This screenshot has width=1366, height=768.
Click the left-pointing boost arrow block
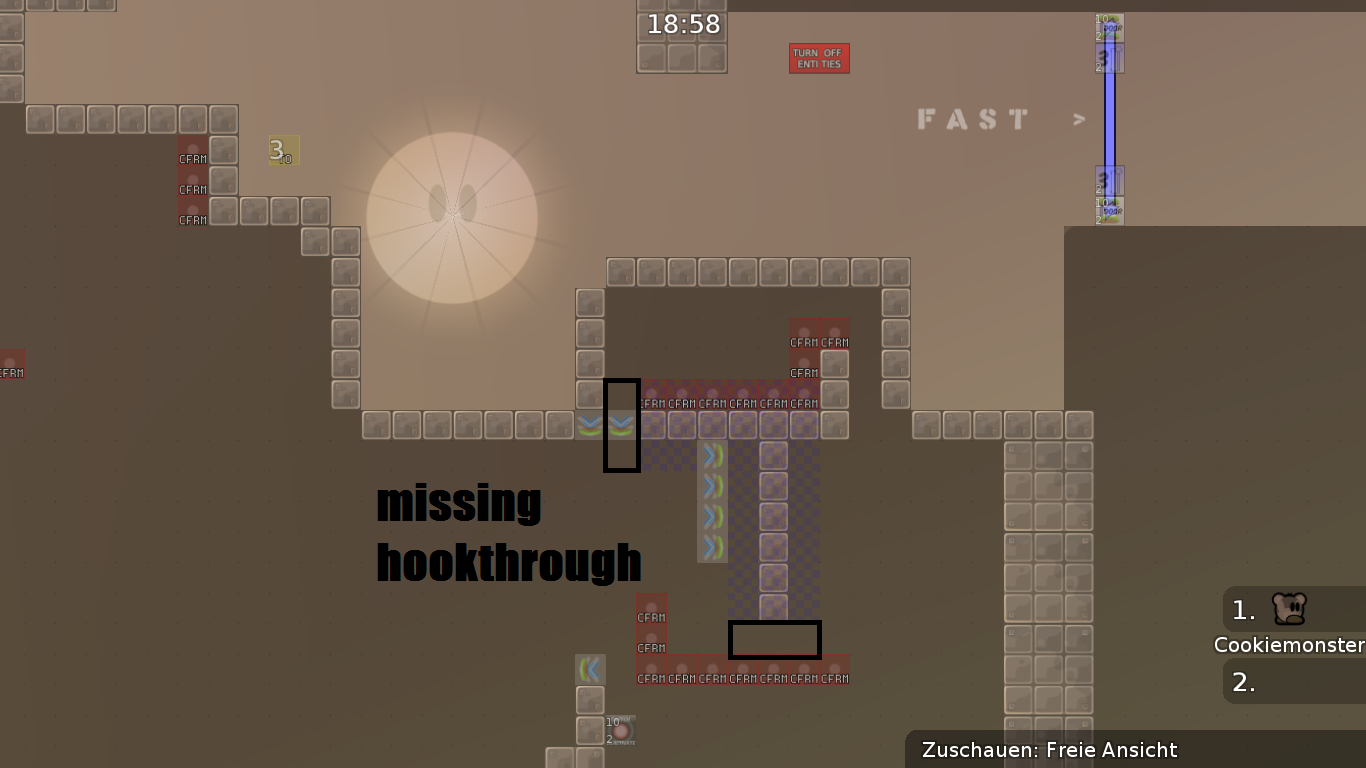pos(589,669)
